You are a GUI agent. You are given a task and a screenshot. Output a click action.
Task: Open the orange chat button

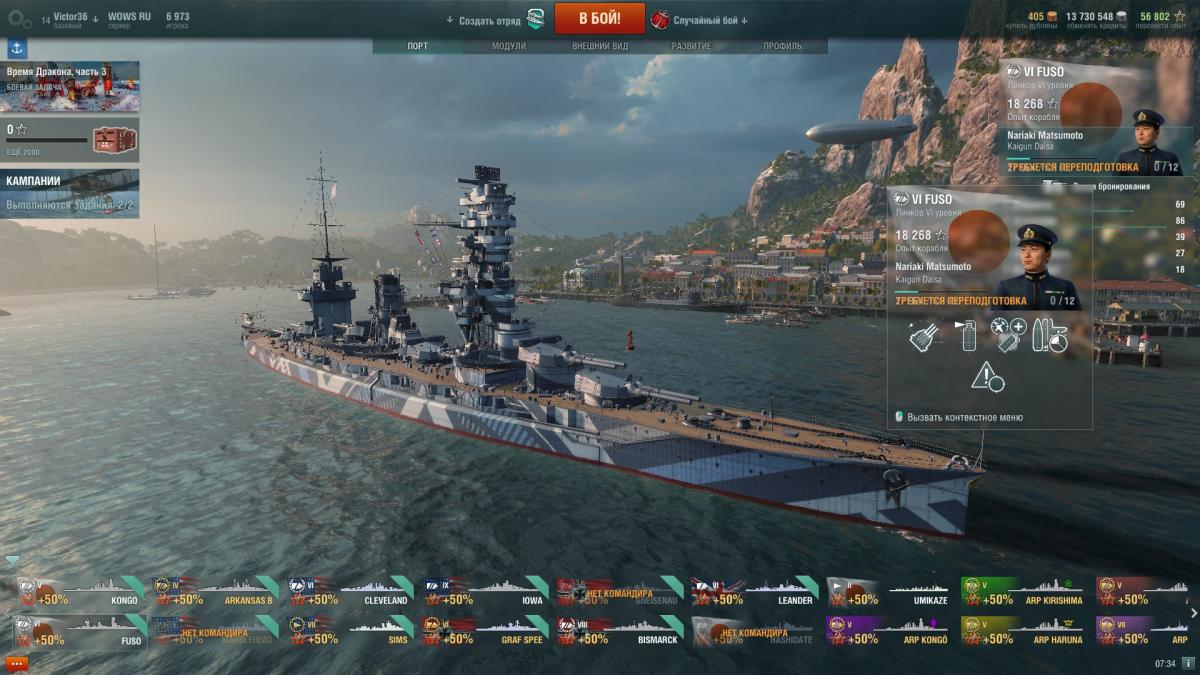[x=16, y=663]
